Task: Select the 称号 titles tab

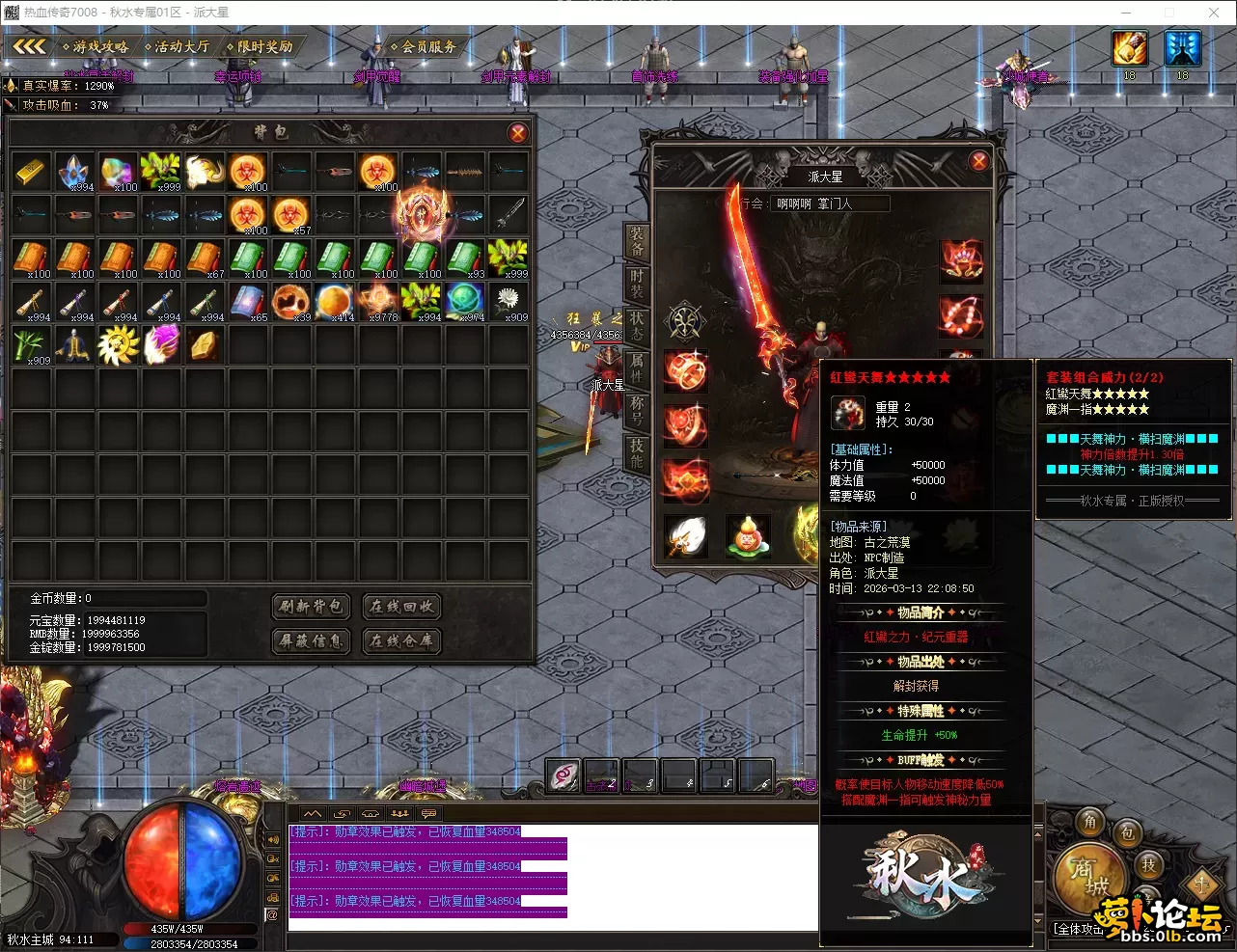Action: (637, 411)
